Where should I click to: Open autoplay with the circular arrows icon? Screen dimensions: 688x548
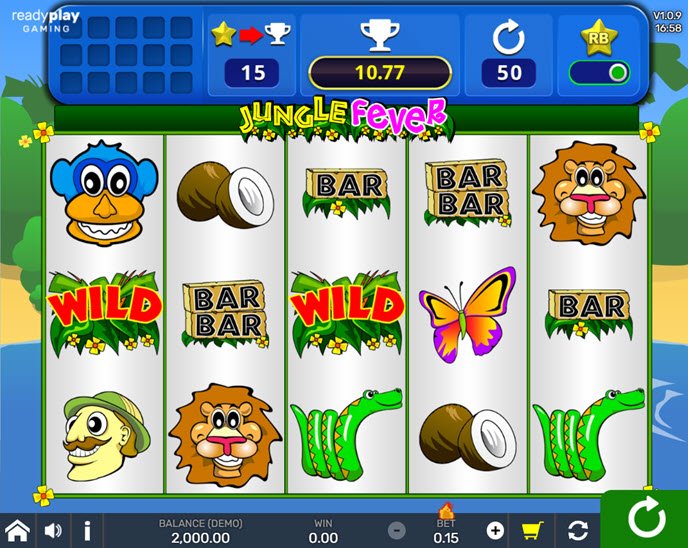(x=577, y=530)
